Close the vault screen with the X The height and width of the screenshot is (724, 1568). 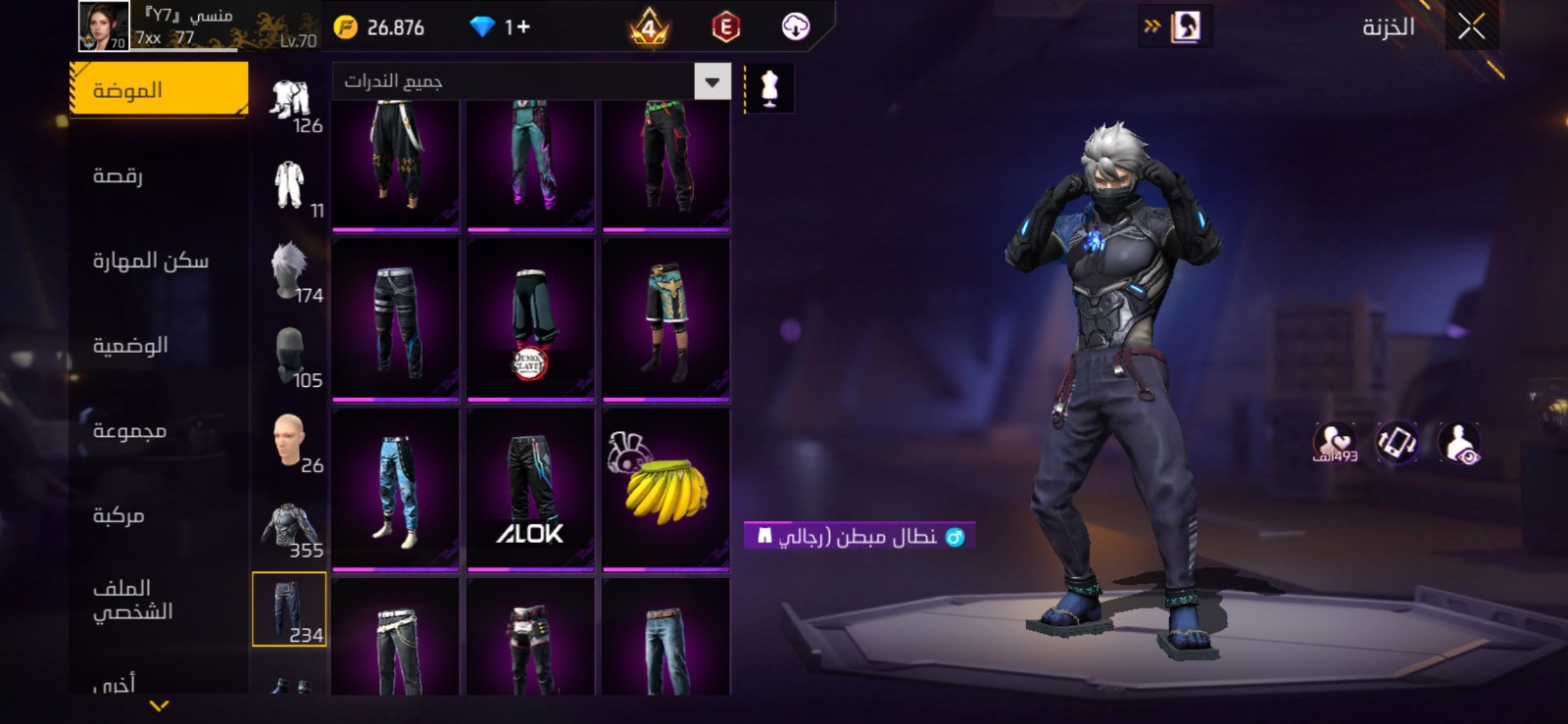1470,27
